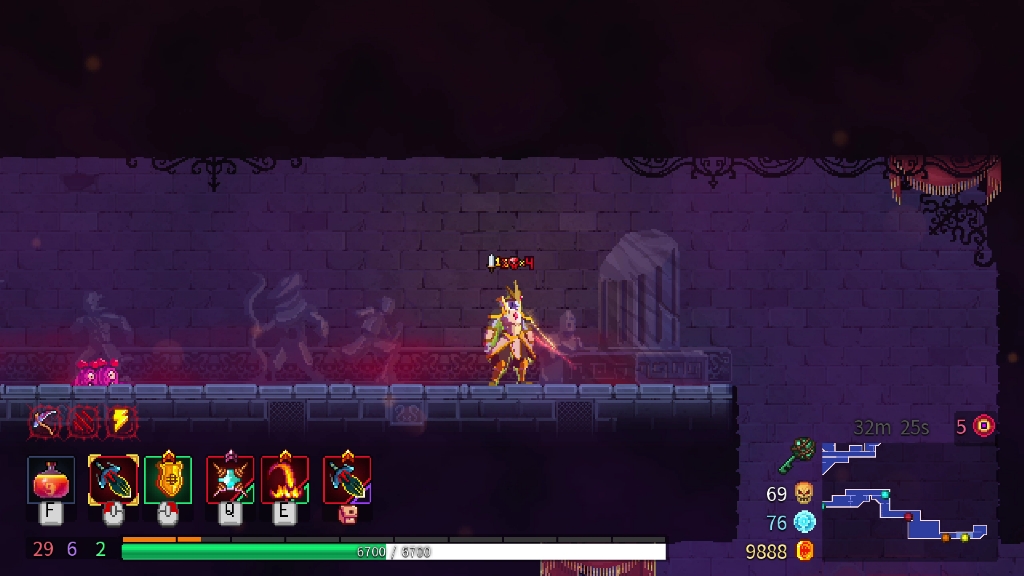Click the lightning bolt mutation icon
The height and width of the screenshot is (576, 1024).
120,420
